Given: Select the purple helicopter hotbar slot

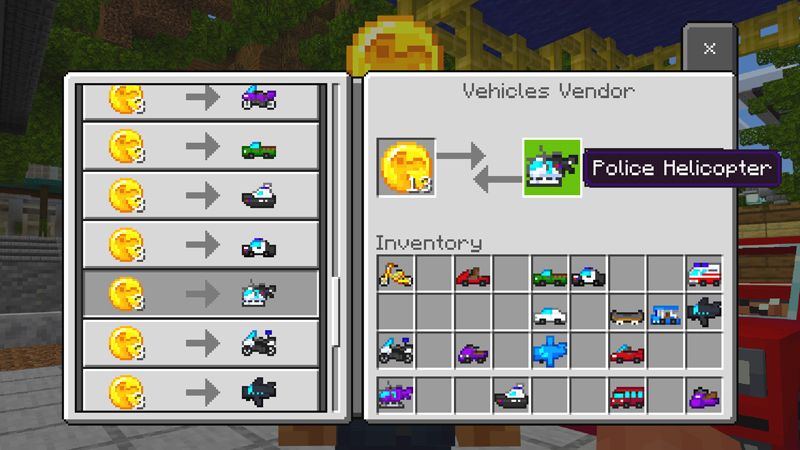Looking at the screenshot, I should click(395, 396).
